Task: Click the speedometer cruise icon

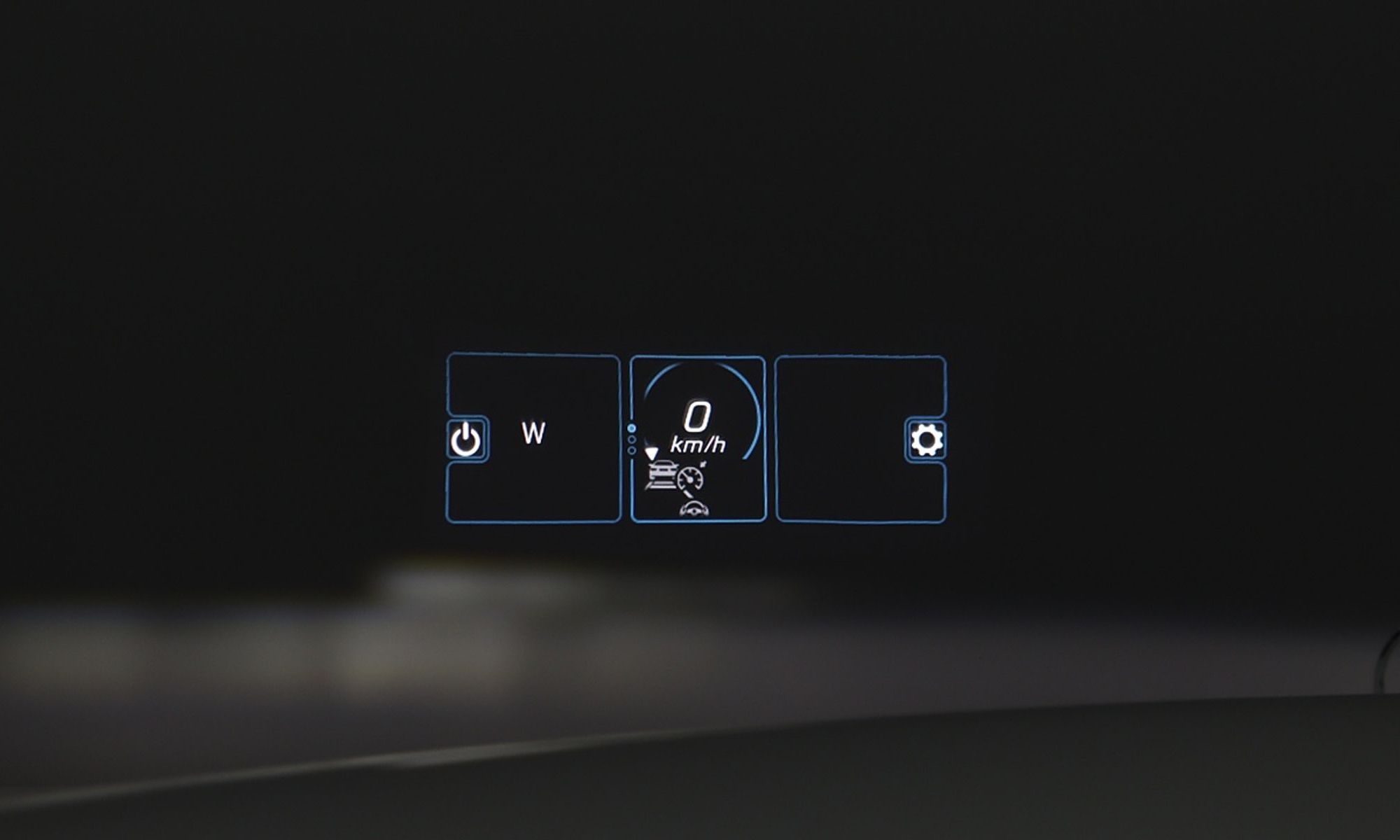Action: 692,478
